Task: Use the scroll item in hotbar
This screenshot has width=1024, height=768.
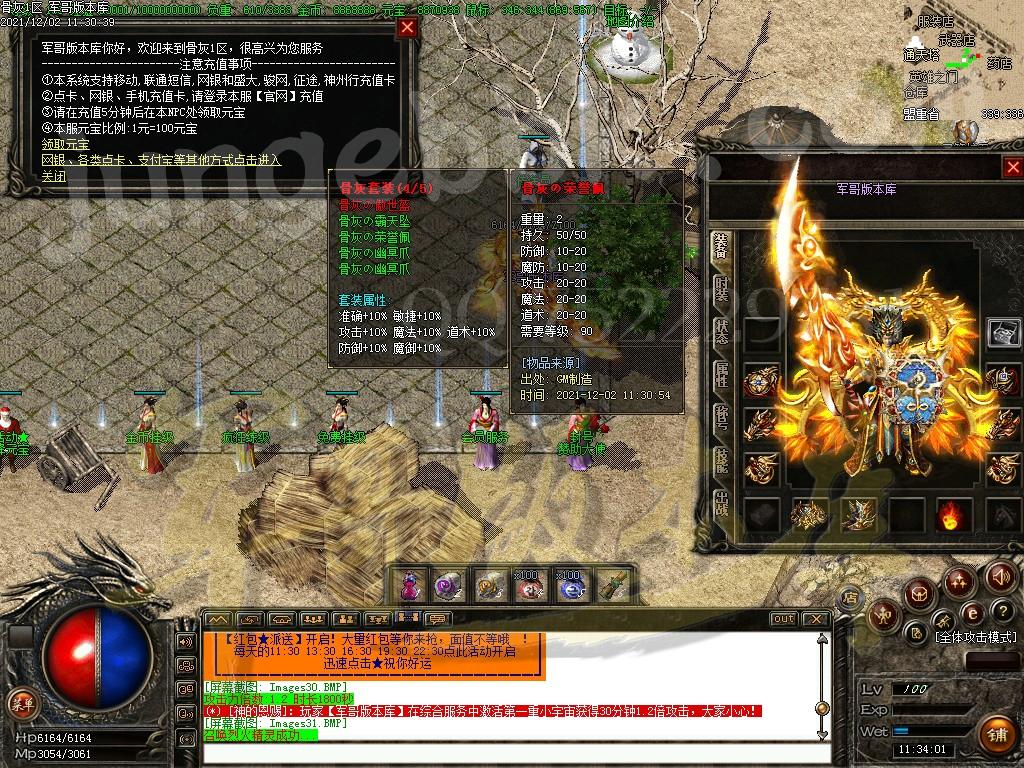Action: 612,586
